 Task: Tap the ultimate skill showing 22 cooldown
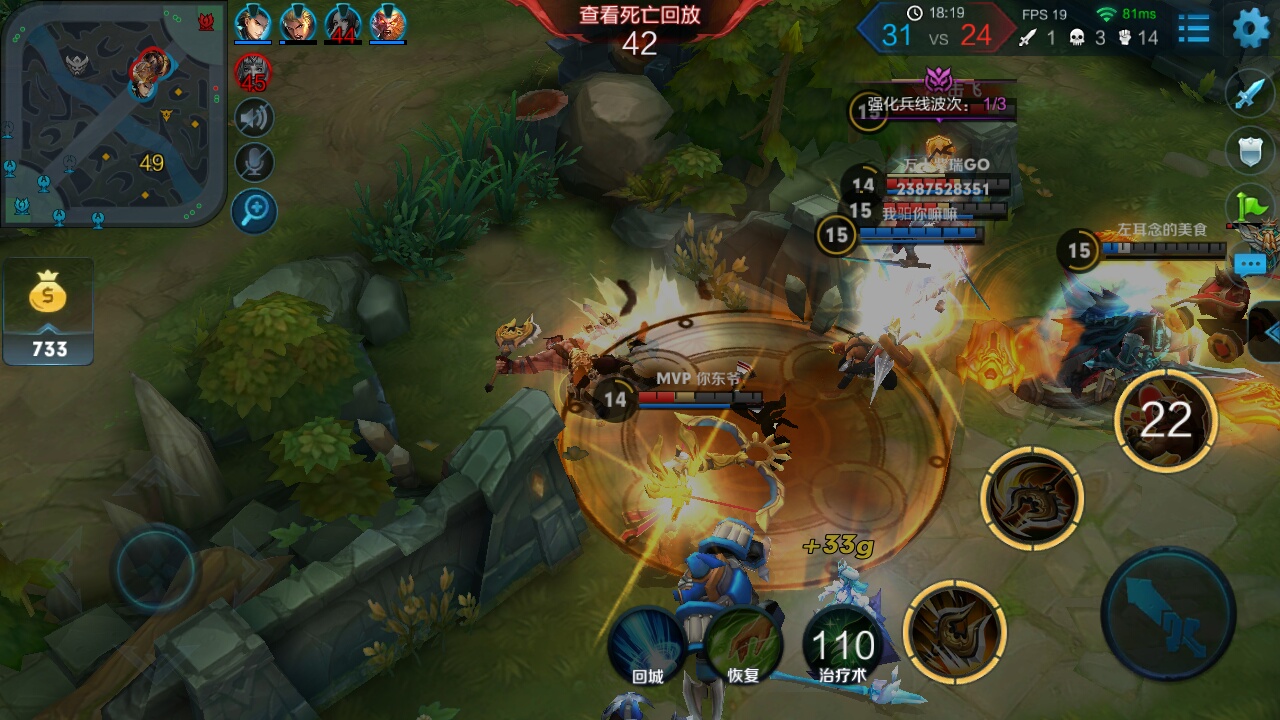[1165, 421]
